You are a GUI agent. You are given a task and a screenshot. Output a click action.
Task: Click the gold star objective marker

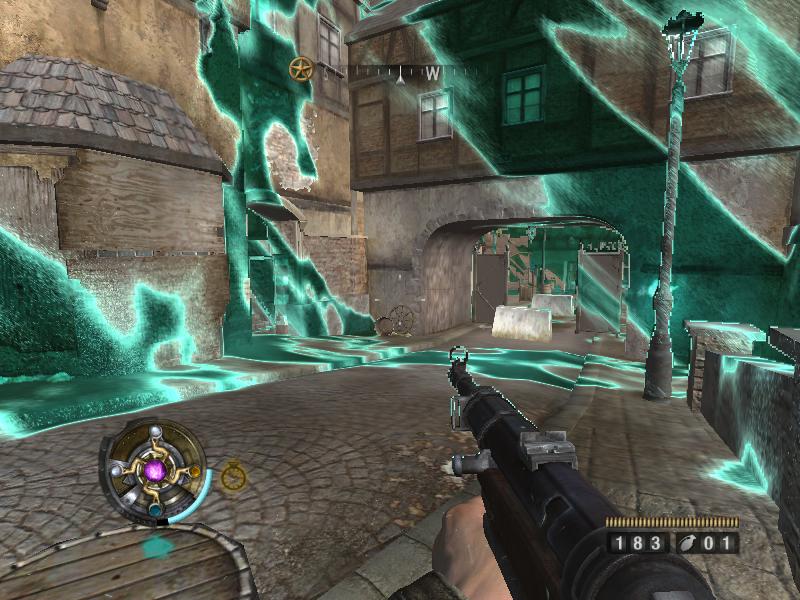pos(300,69)
